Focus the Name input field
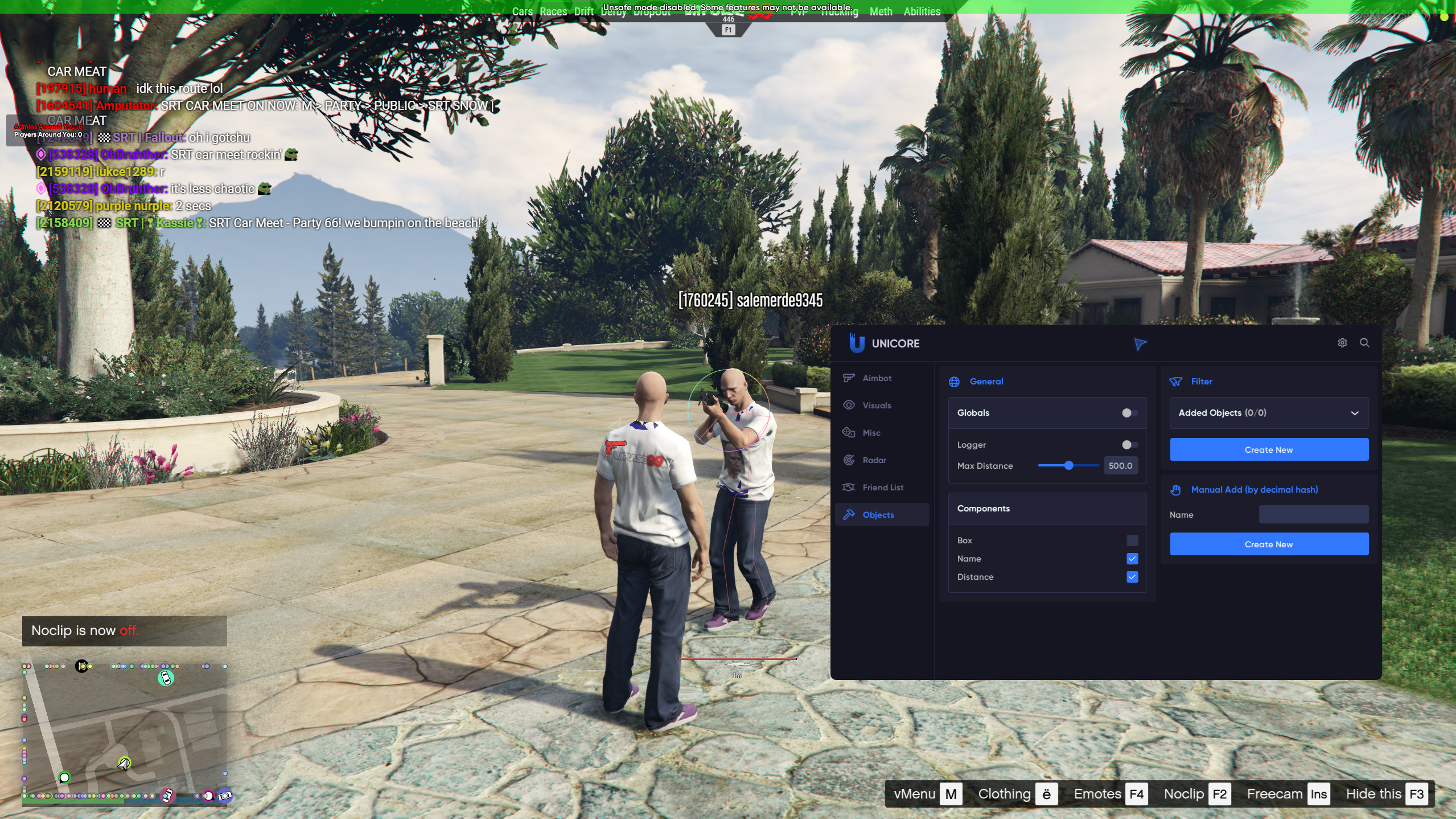 pyautogui.click(x=1313, y=515)
